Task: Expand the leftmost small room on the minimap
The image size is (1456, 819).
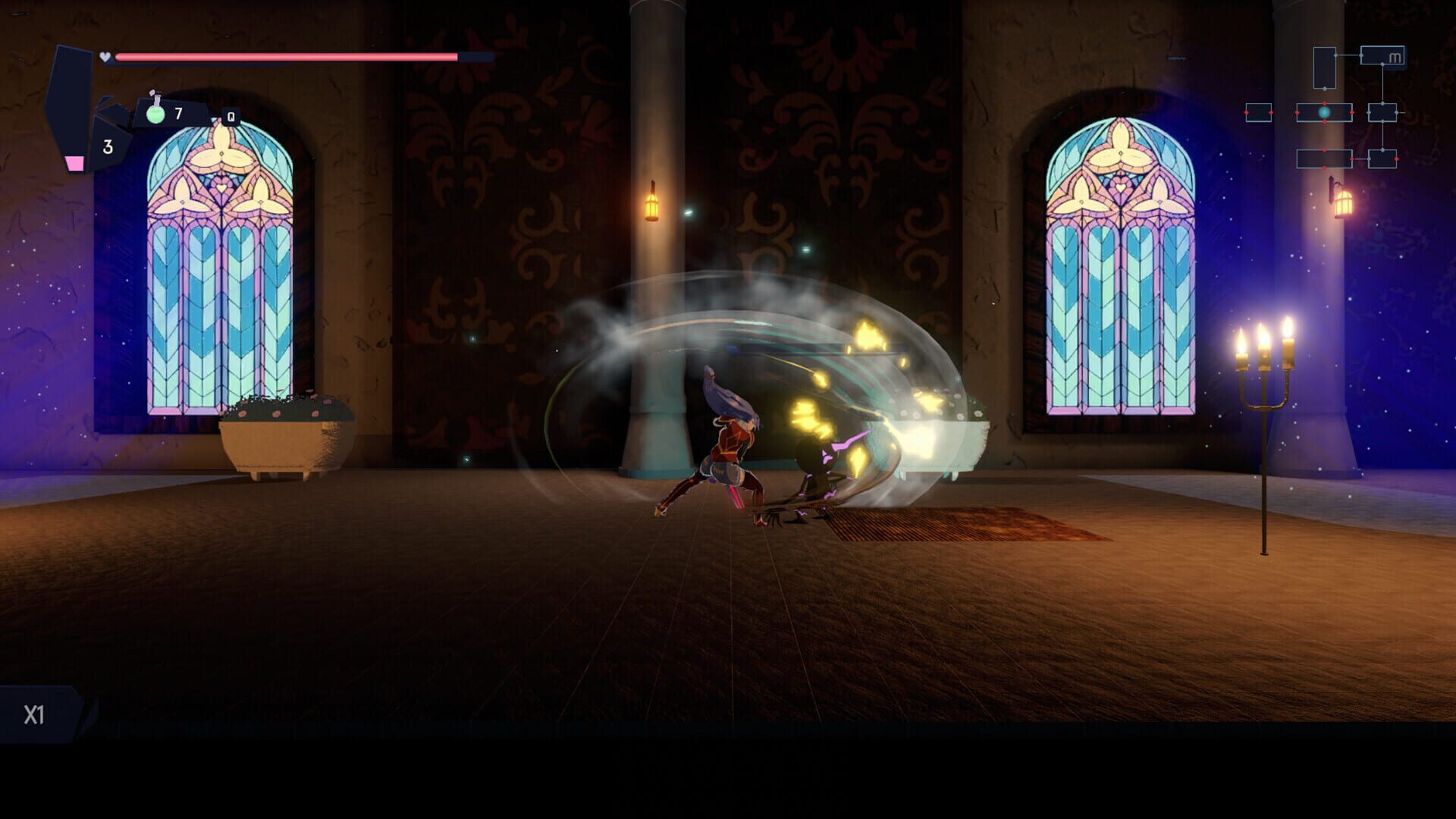Action: click(1257, 113)
